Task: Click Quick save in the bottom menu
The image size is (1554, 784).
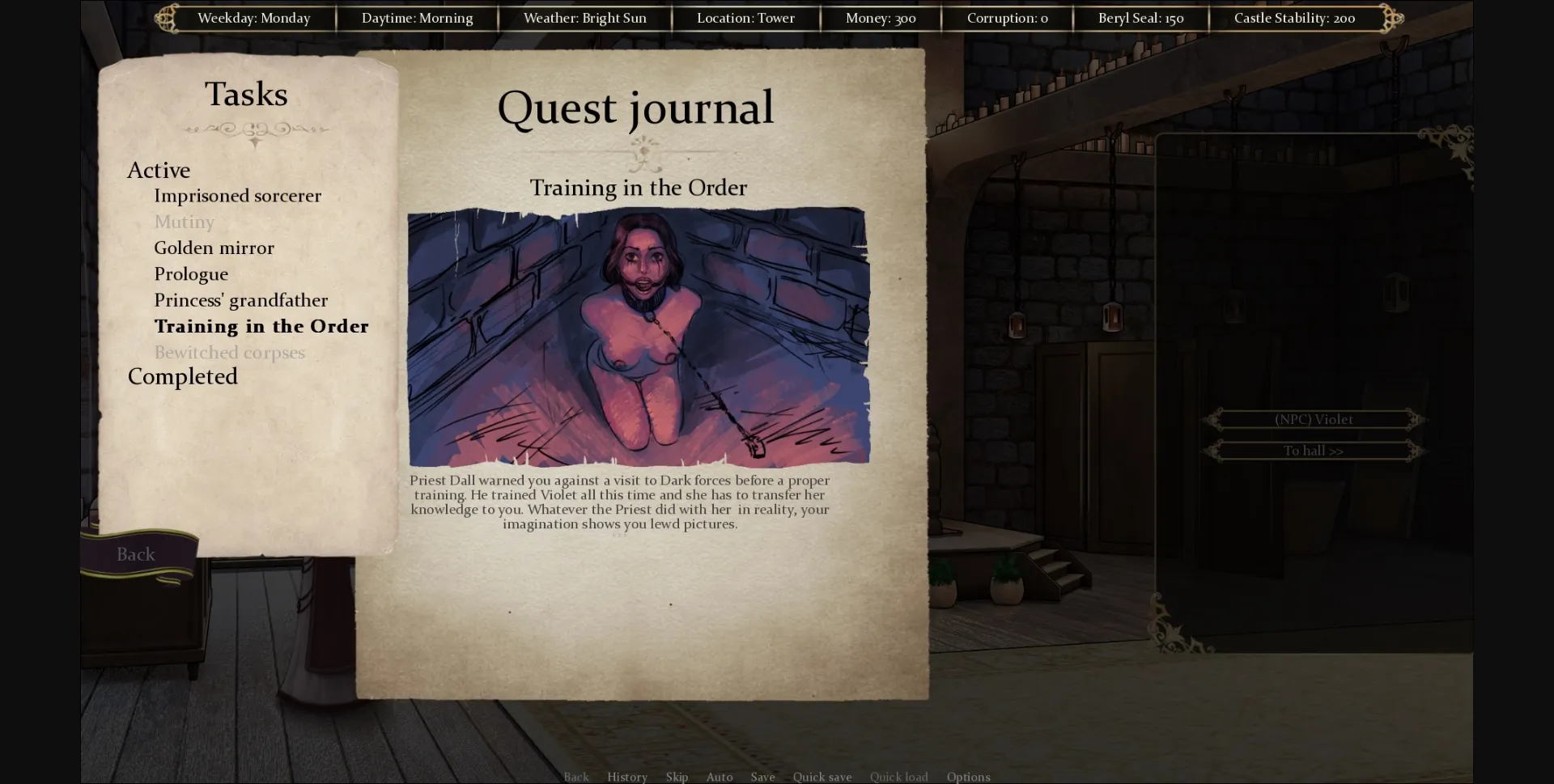Action: pos(822,777)
